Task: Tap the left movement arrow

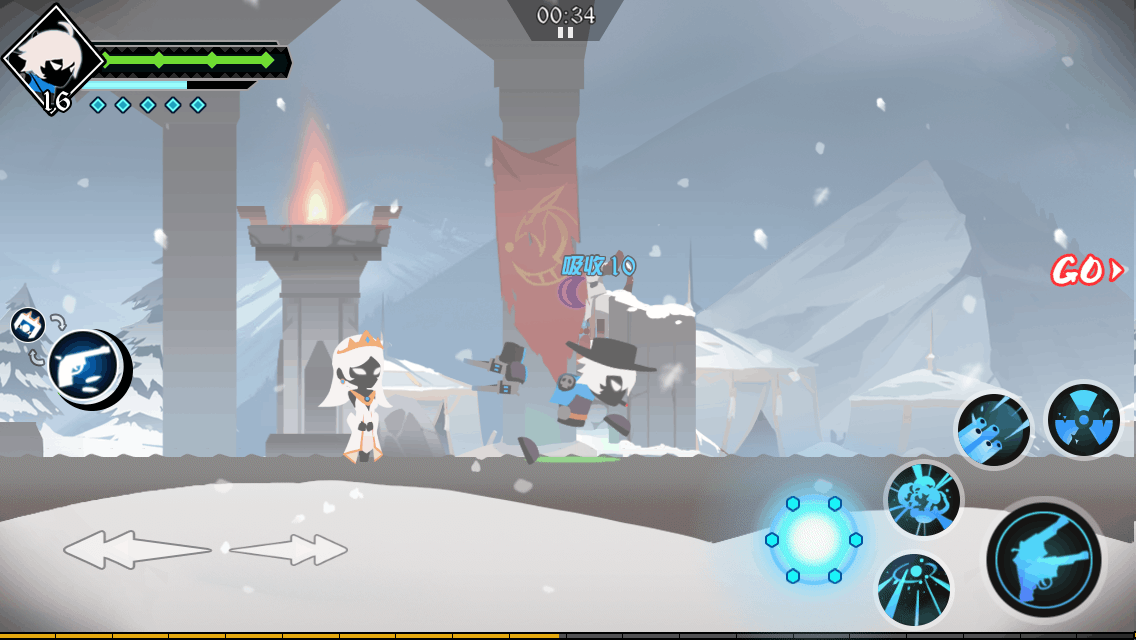Action: [136, 549]
